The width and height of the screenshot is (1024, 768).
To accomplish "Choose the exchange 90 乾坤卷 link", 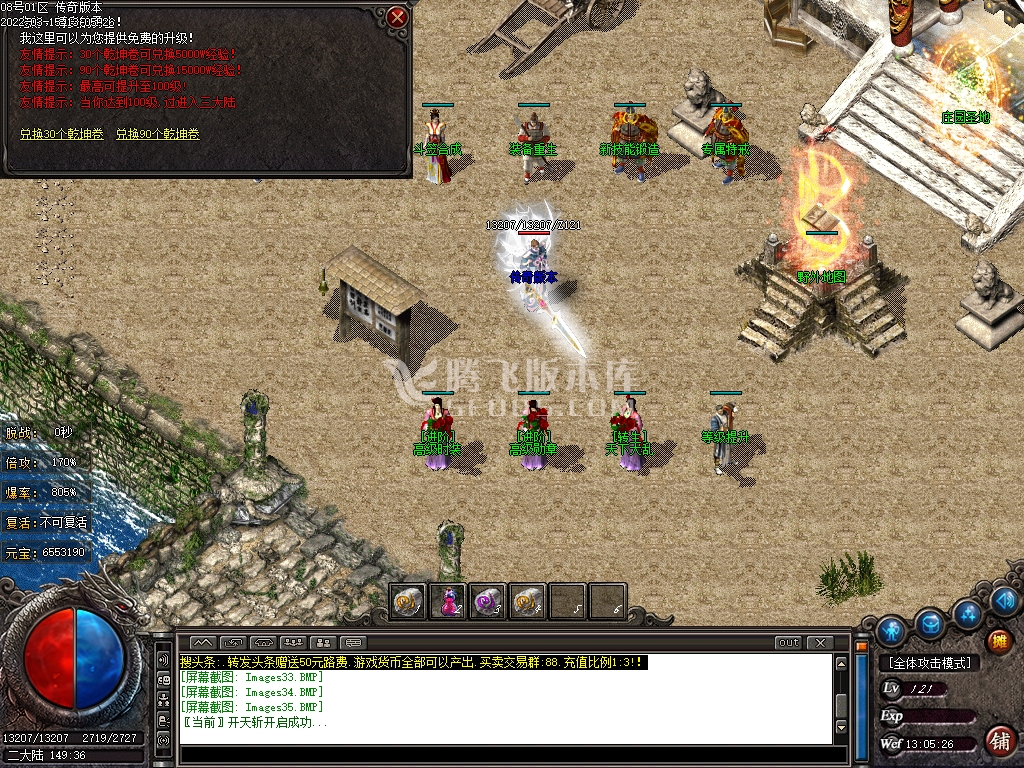I will coord(157,134).
